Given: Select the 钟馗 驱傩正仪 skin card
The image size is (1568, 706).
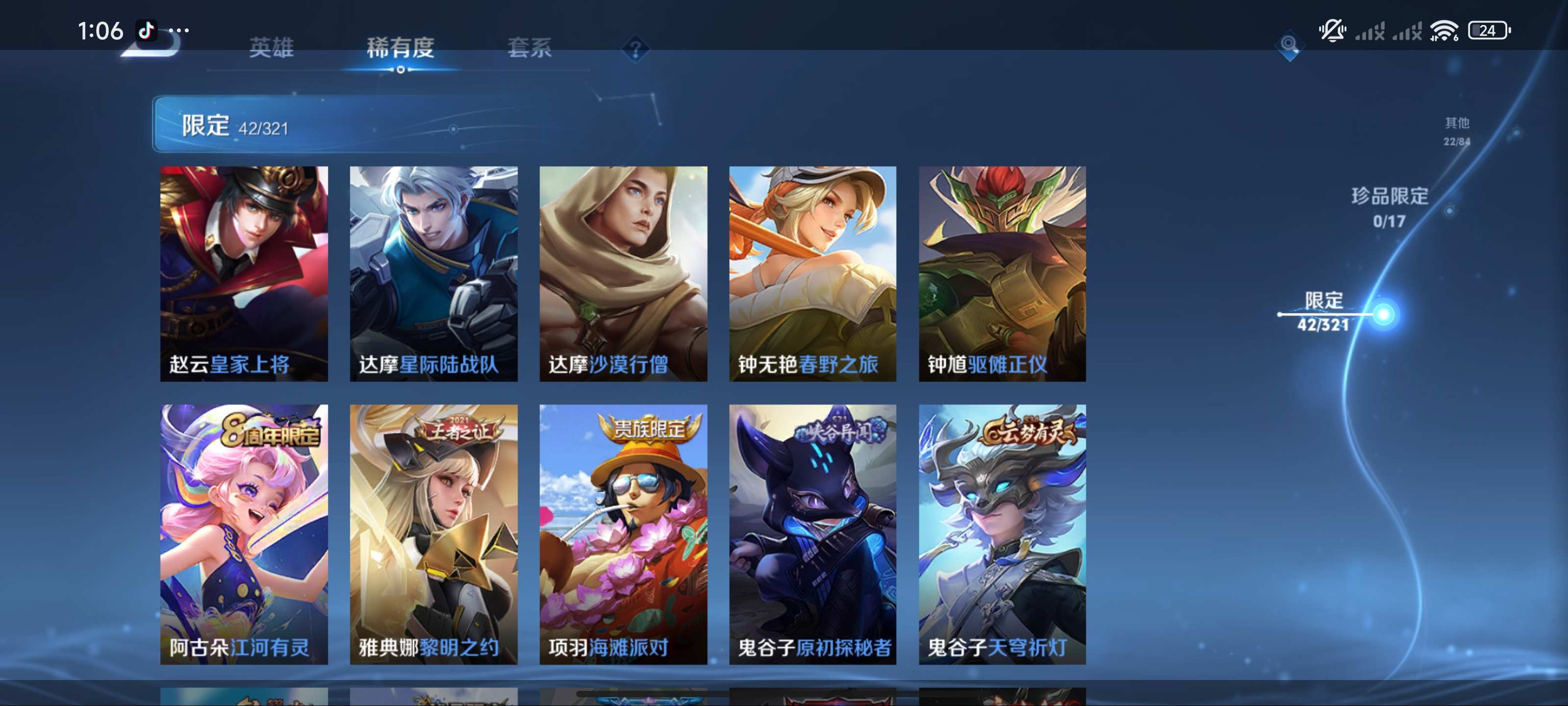Looking at the screenshot, I should click(x=1002, y=274).
